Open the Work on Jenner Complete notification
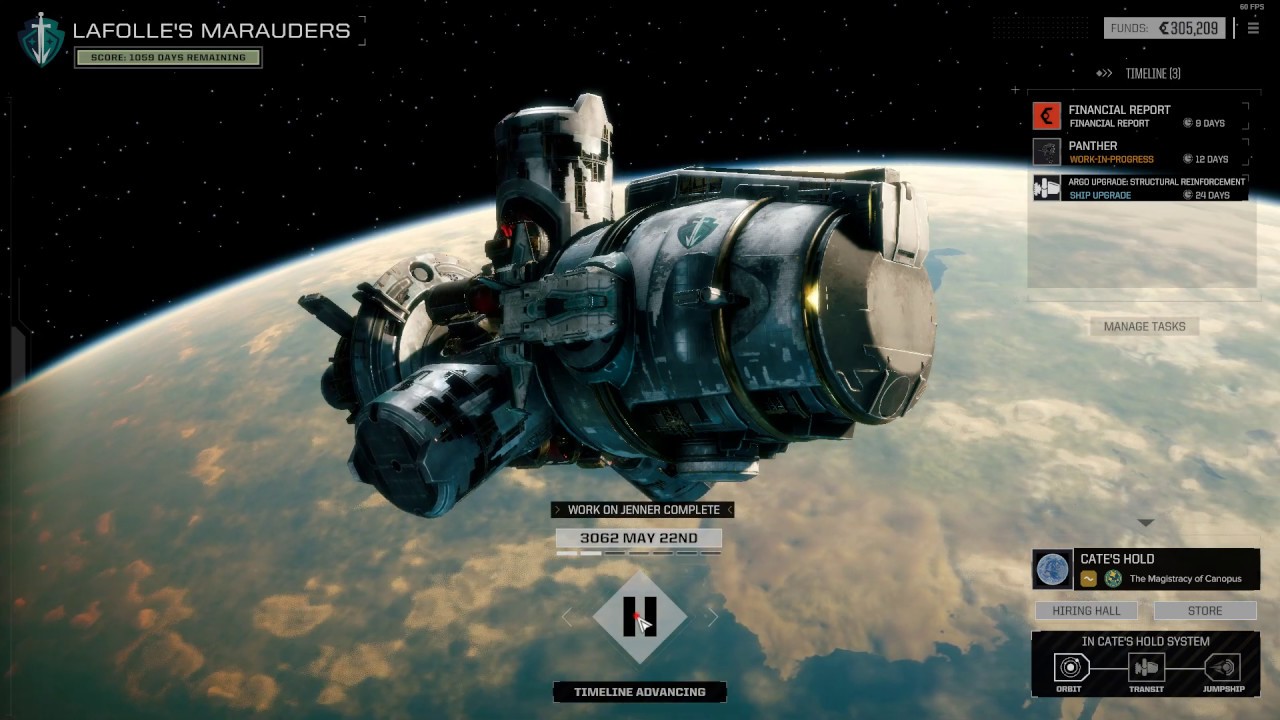The width and height of the screenshot is (1280, 720). click(643, 510)
